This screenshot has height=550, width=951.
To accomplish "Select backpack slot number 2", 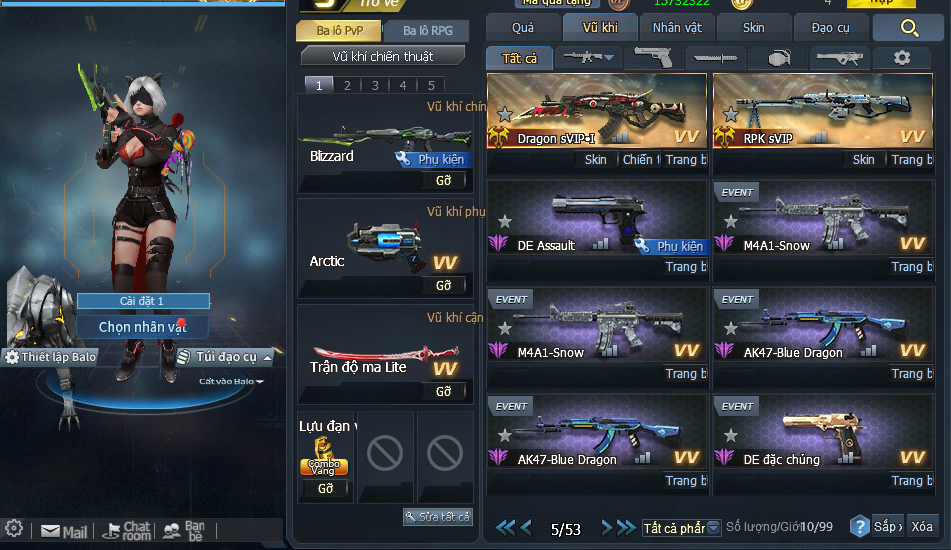I will pos(347,85).
